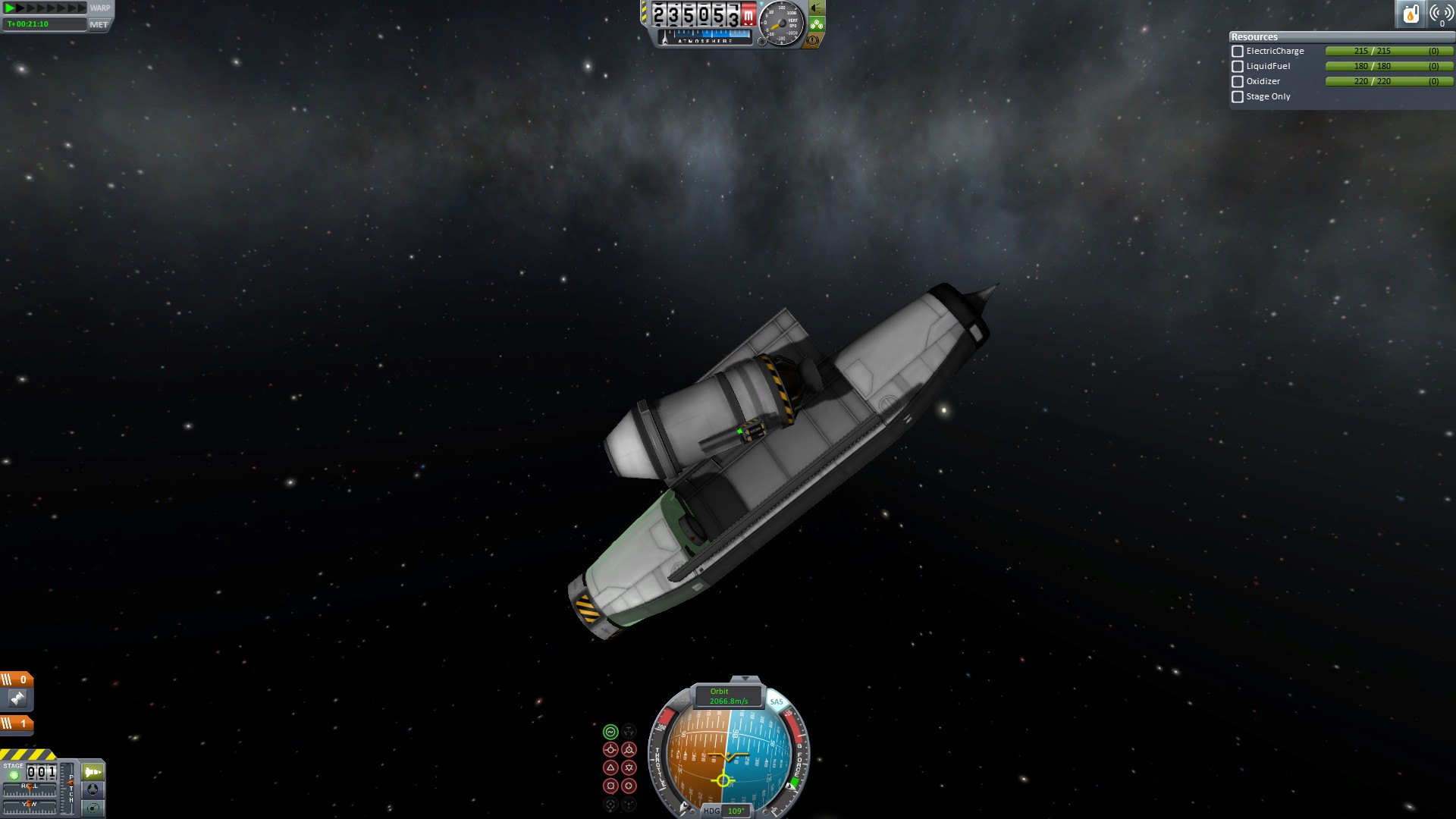The height and width of the screenshot is (819, 1456).
Task: Set SAS to hold radial in
Action: 610,786
